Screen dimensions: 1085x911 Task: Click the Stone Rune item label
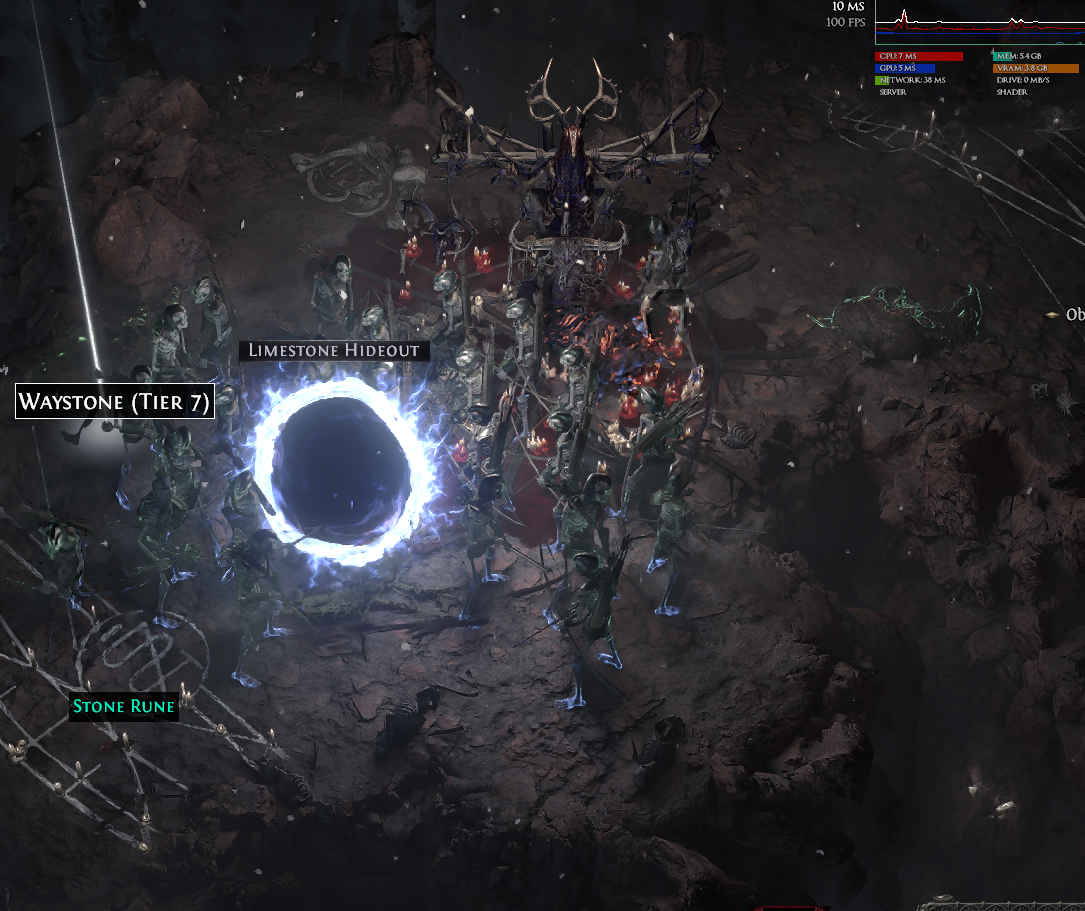(x=124, y=707)
